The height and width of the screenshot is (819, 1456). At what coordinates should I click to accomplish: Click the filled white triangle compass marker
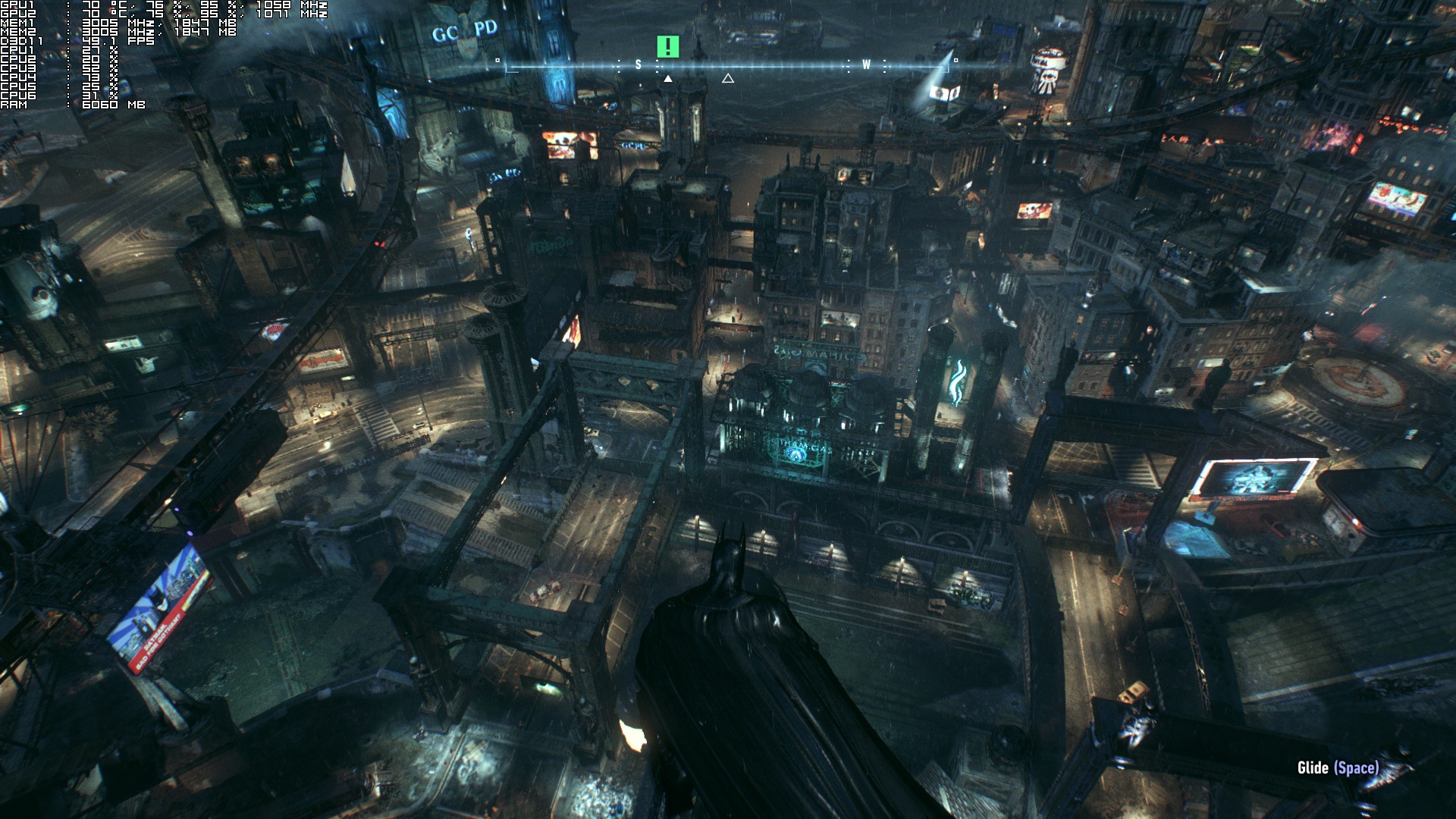click(x=667, y=78)
